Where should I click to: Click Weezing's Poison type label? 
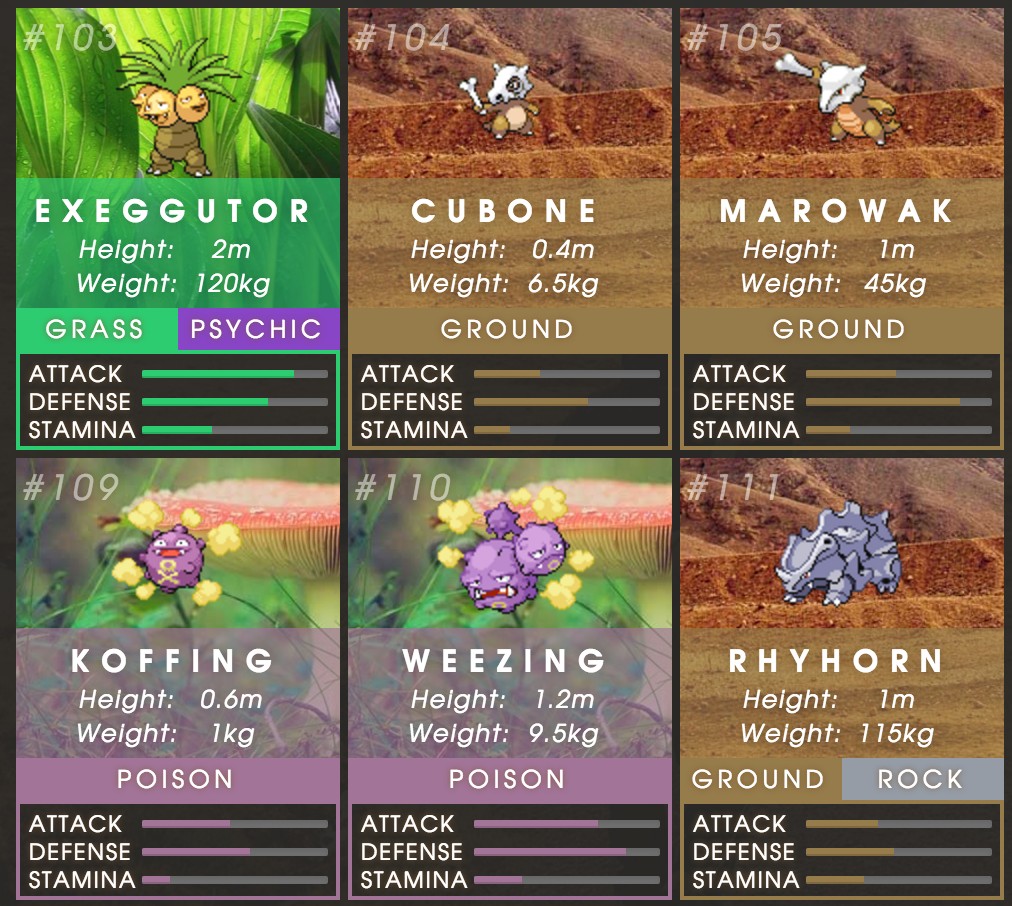(x=509, y=779)
